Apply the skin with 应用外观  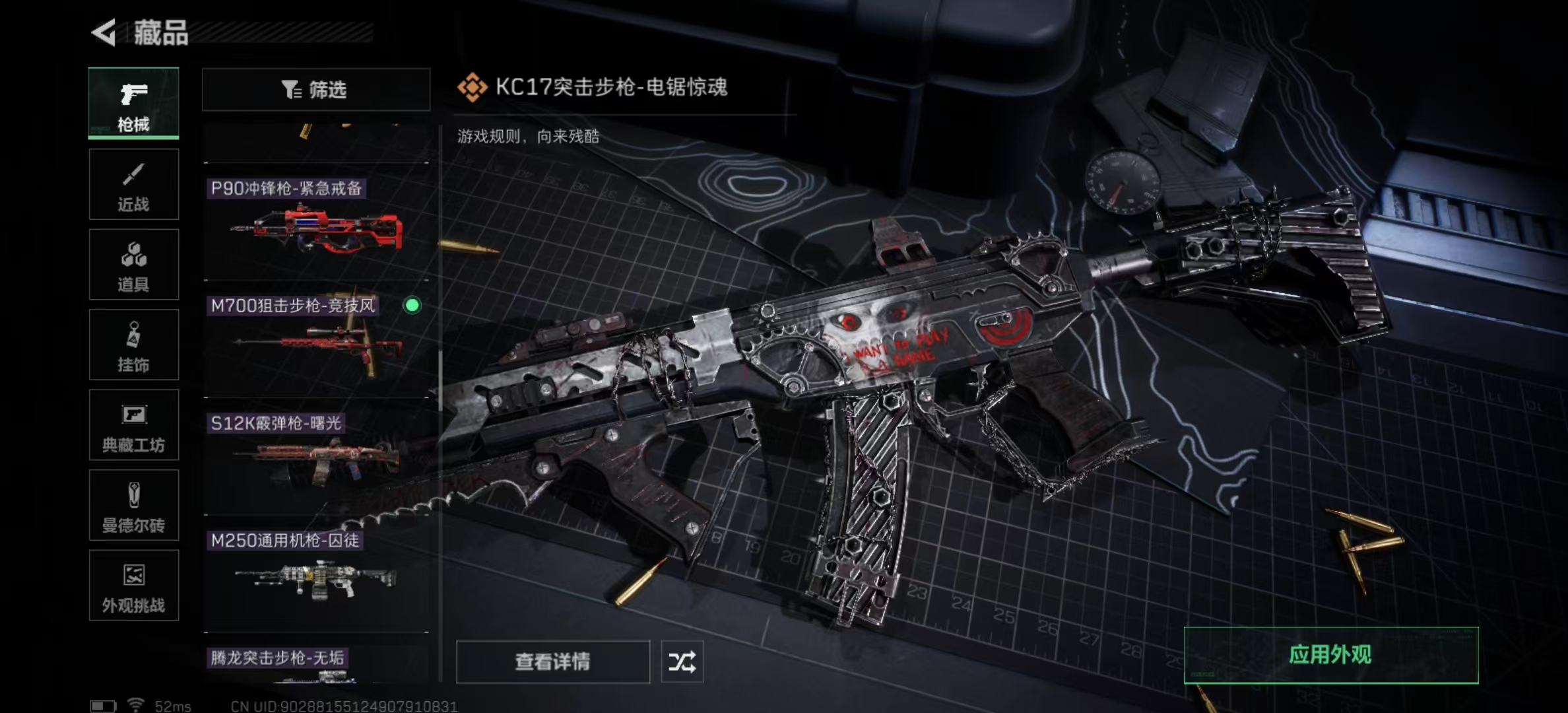(x=1330, y=655)
